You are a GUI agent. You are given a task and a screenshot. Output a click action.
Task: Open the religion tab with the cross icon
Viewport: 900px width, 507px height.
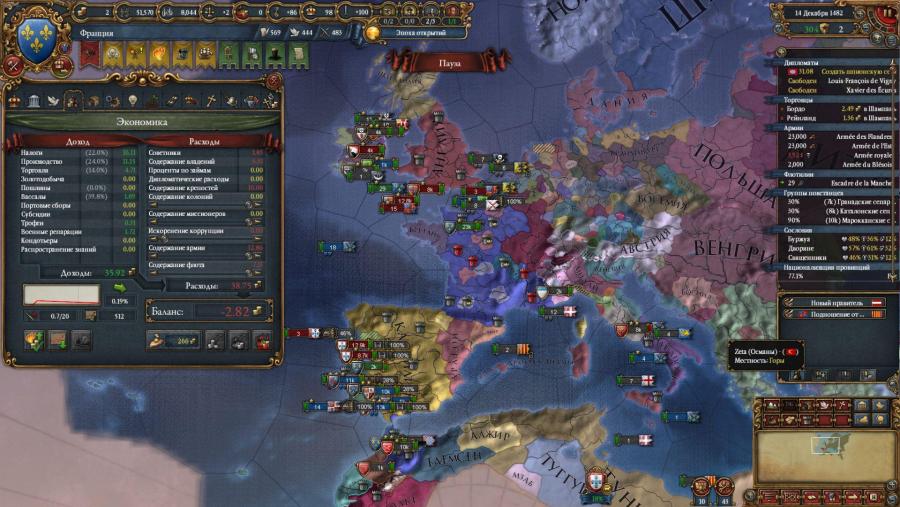pos(211,101)
